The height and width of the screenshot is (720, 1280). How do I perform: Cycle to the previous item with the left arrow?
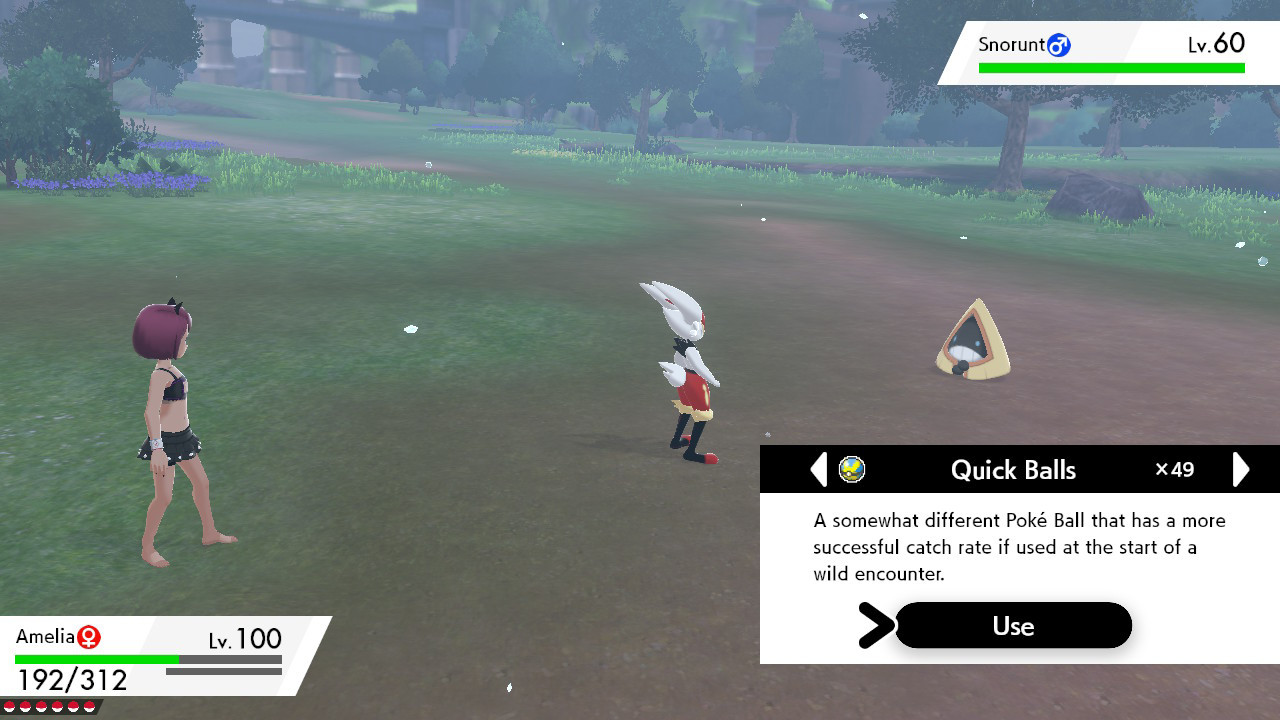coord(817,469)
